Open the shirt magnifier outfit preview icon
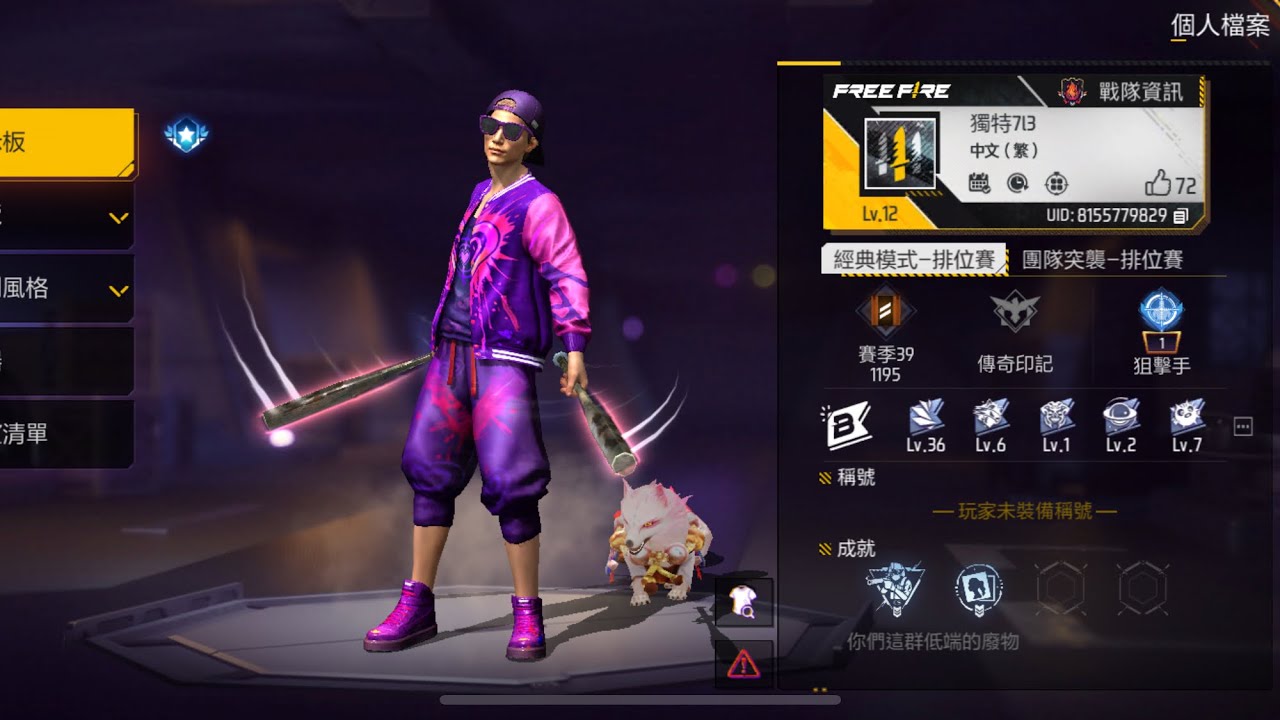This screenshot has height=720, width=1280. coord(743,602)
